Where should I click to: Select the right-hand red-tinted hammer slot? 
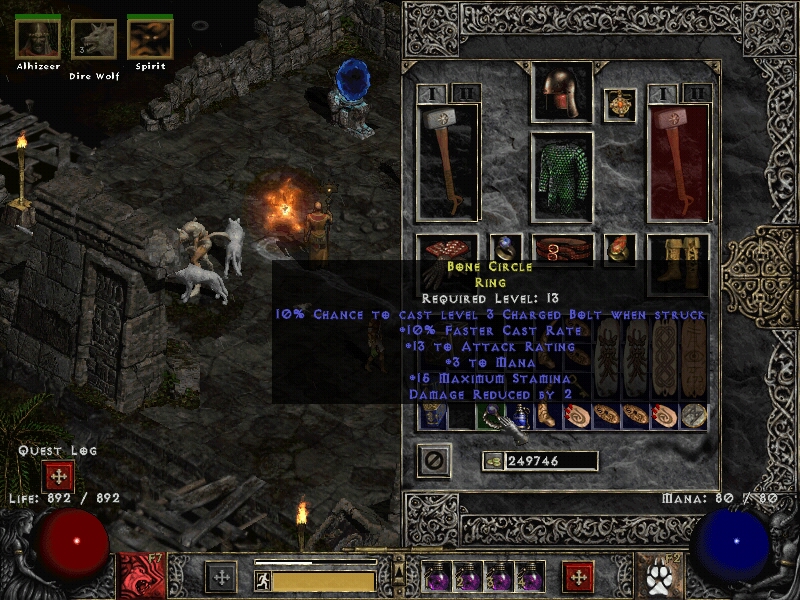[x=678, y=162]
